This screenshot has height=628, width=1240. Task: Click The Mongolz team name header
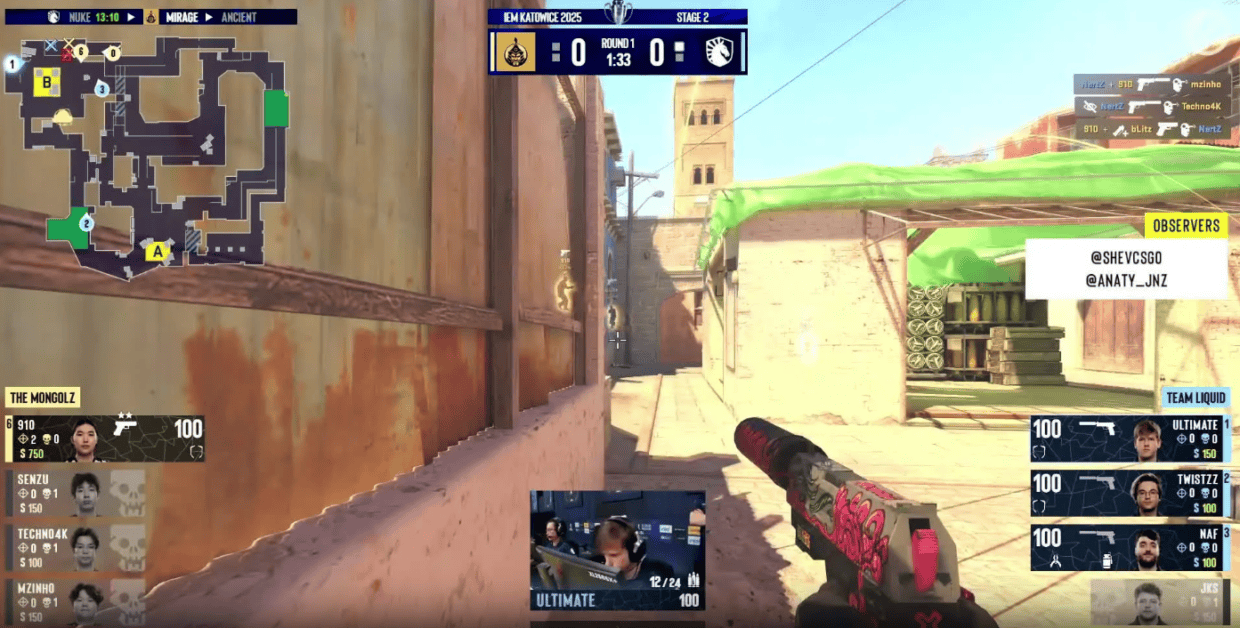click(43, 398)
